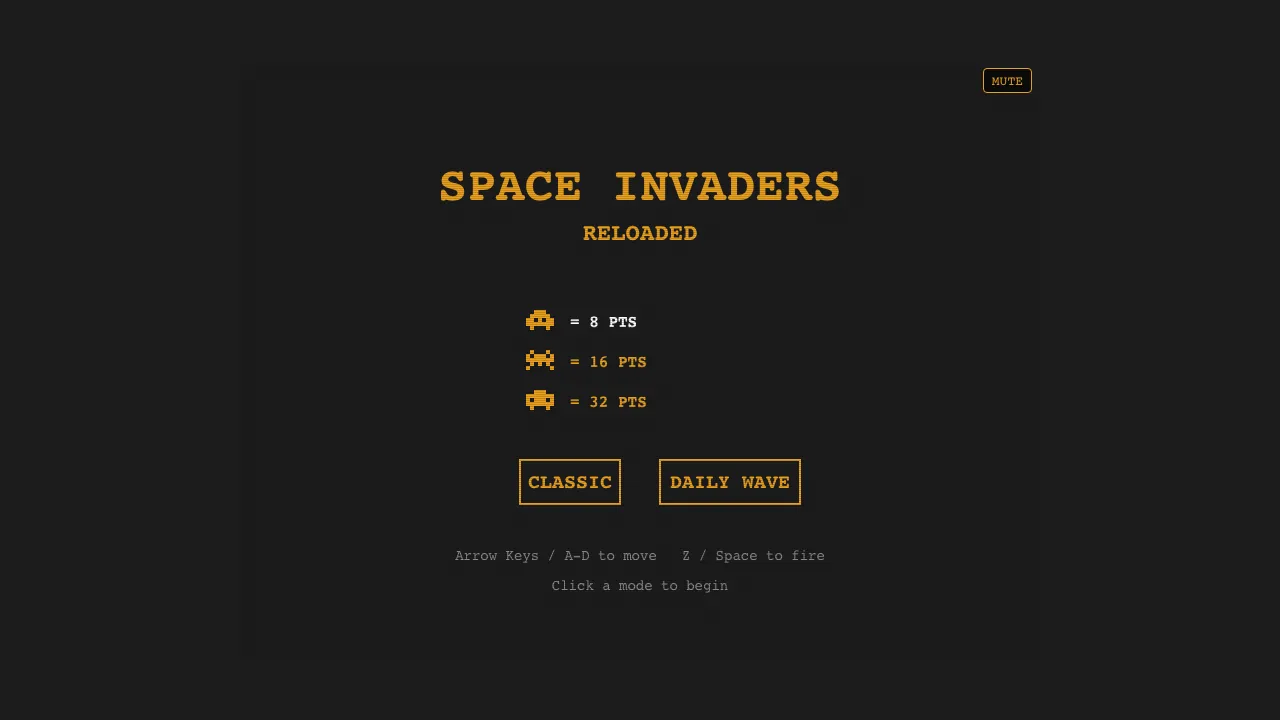Select the CLASSIC mode tile
Viewport: 1280px width, 720px height.
570,482
